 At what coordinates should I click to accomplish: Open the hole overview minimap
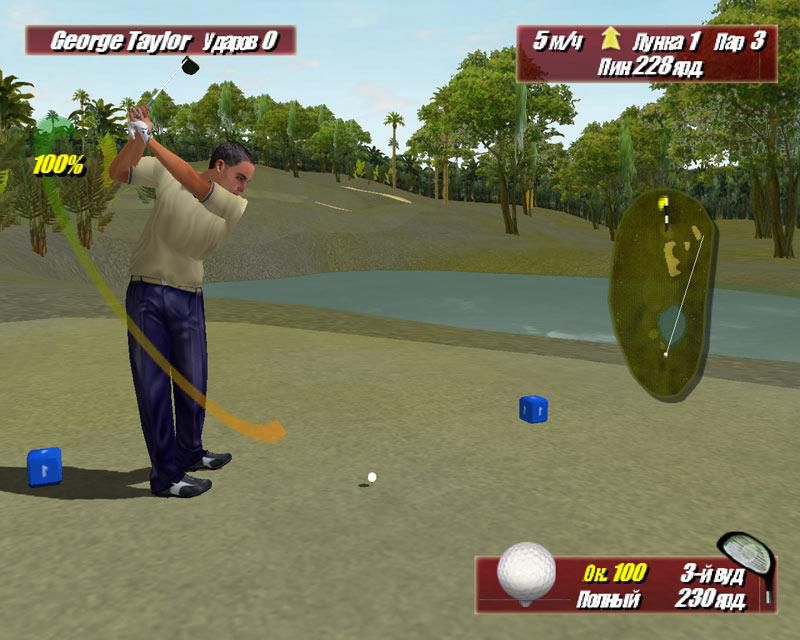pos(662,290)
